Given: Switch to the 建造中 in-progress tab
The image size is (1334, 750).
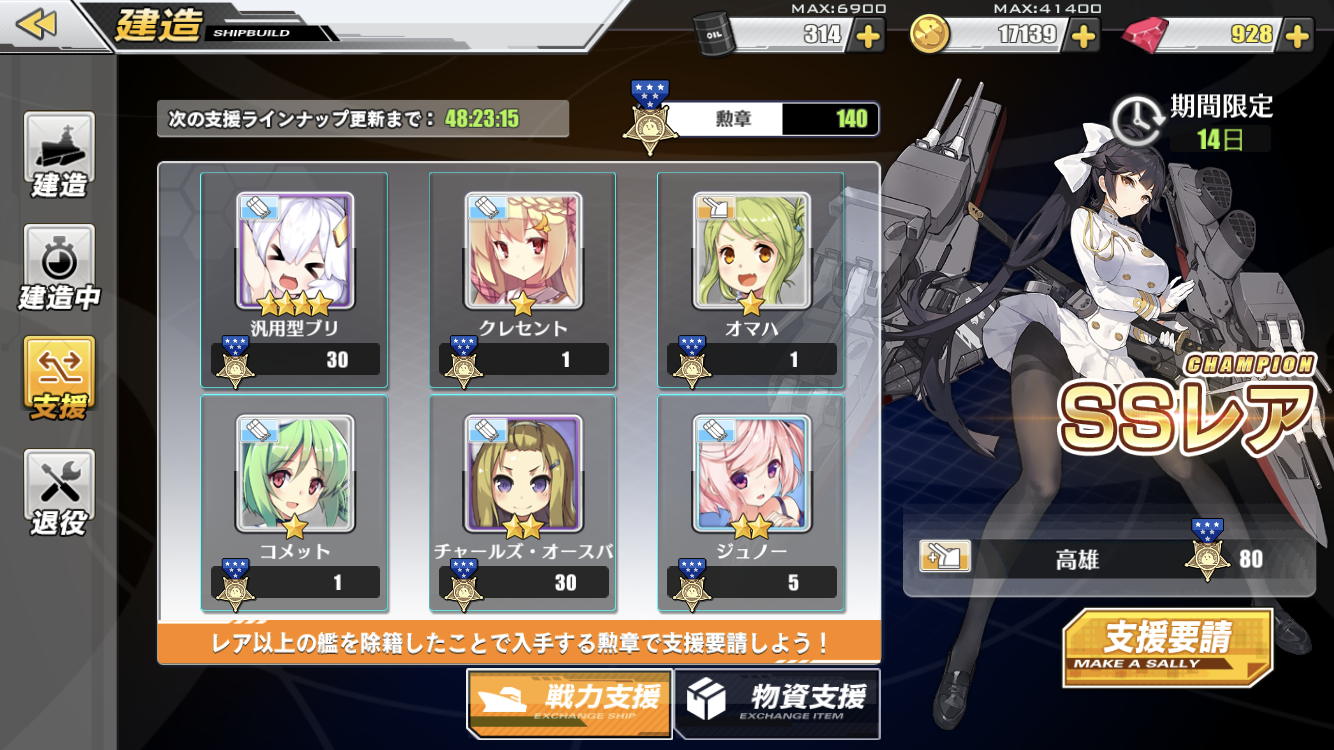Looking at the screenshot, I should [x=60, y=267].
